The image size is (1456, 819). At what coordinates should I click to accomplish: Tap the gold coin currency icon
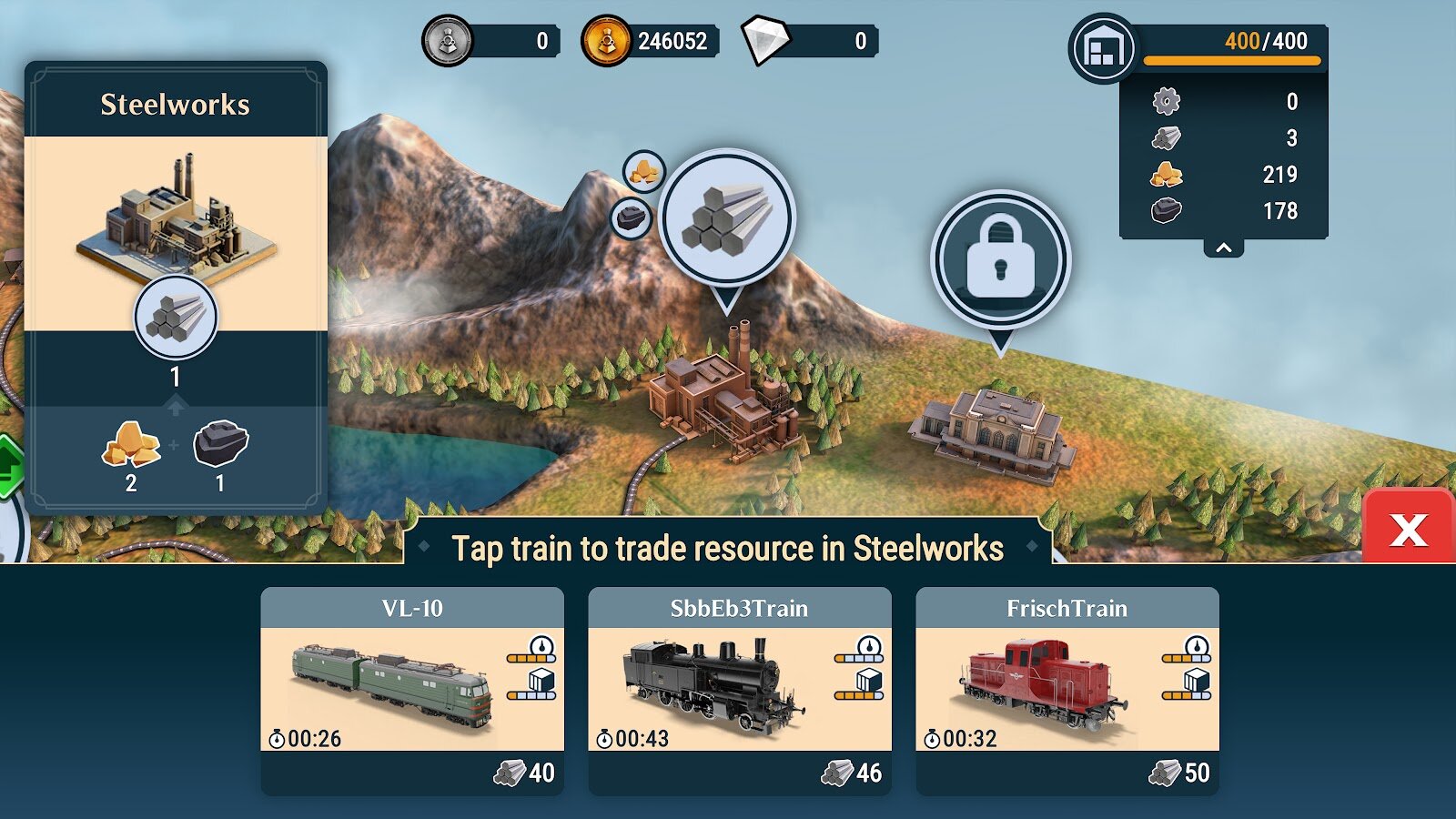tap(606, 41)
